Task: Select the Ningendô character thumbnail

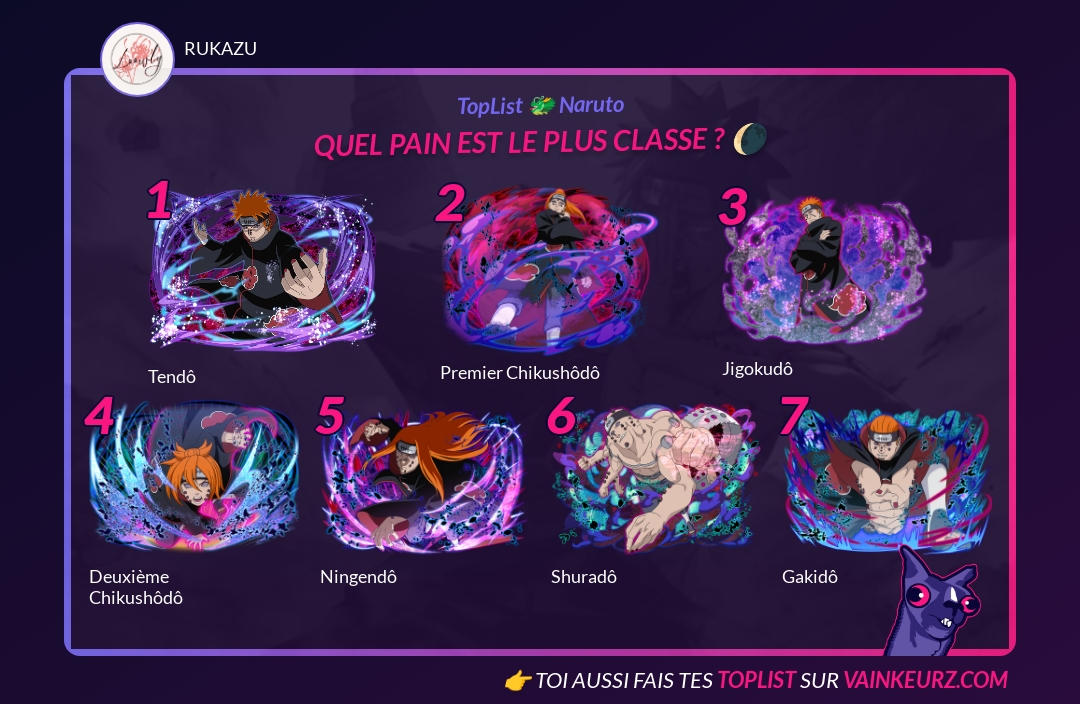Action: (422, 478)
